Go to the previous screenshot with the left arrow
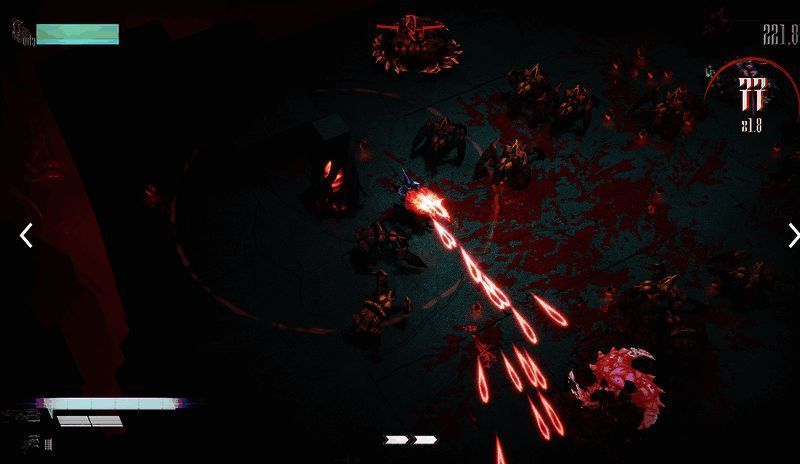Screen dimensions: 800x464 click(27, 236)
